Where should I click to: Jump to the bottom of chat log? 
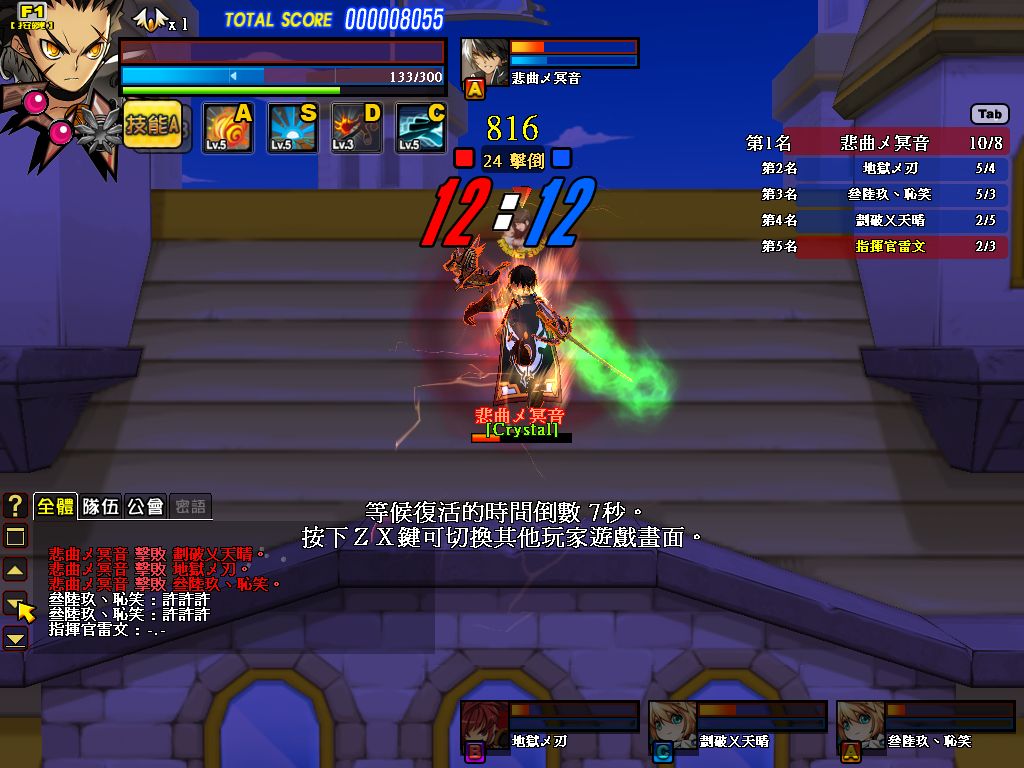(15, 638)
